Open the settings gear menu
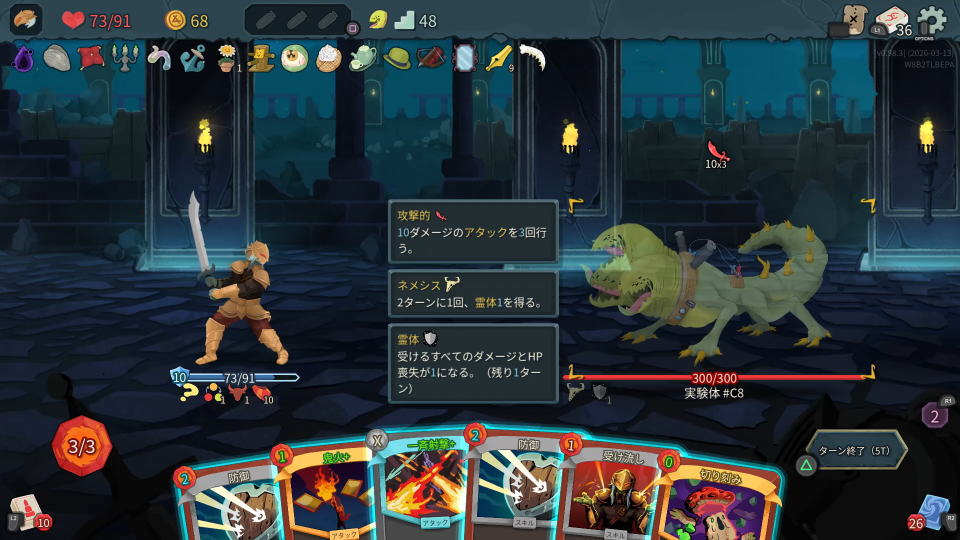Screen dimensions: 960x540 point(932,19)
